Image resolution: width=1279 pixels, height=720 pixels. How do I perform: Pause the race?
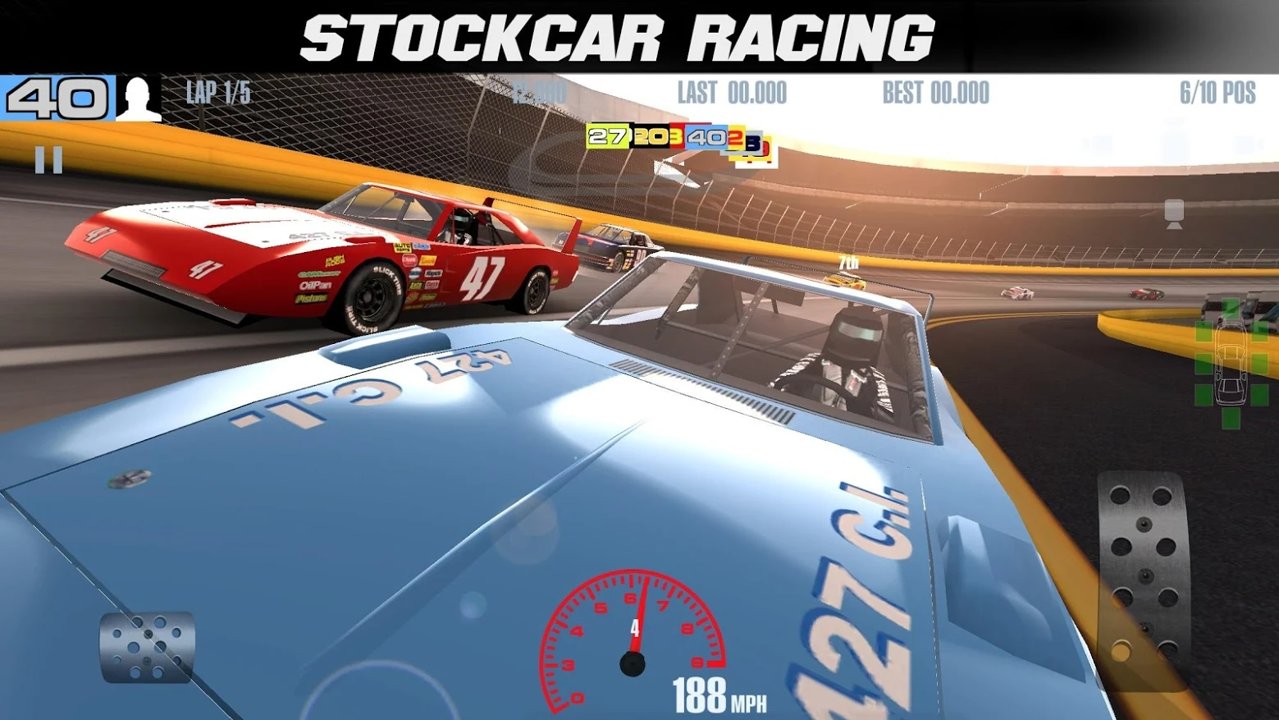[x=48, y=160]
